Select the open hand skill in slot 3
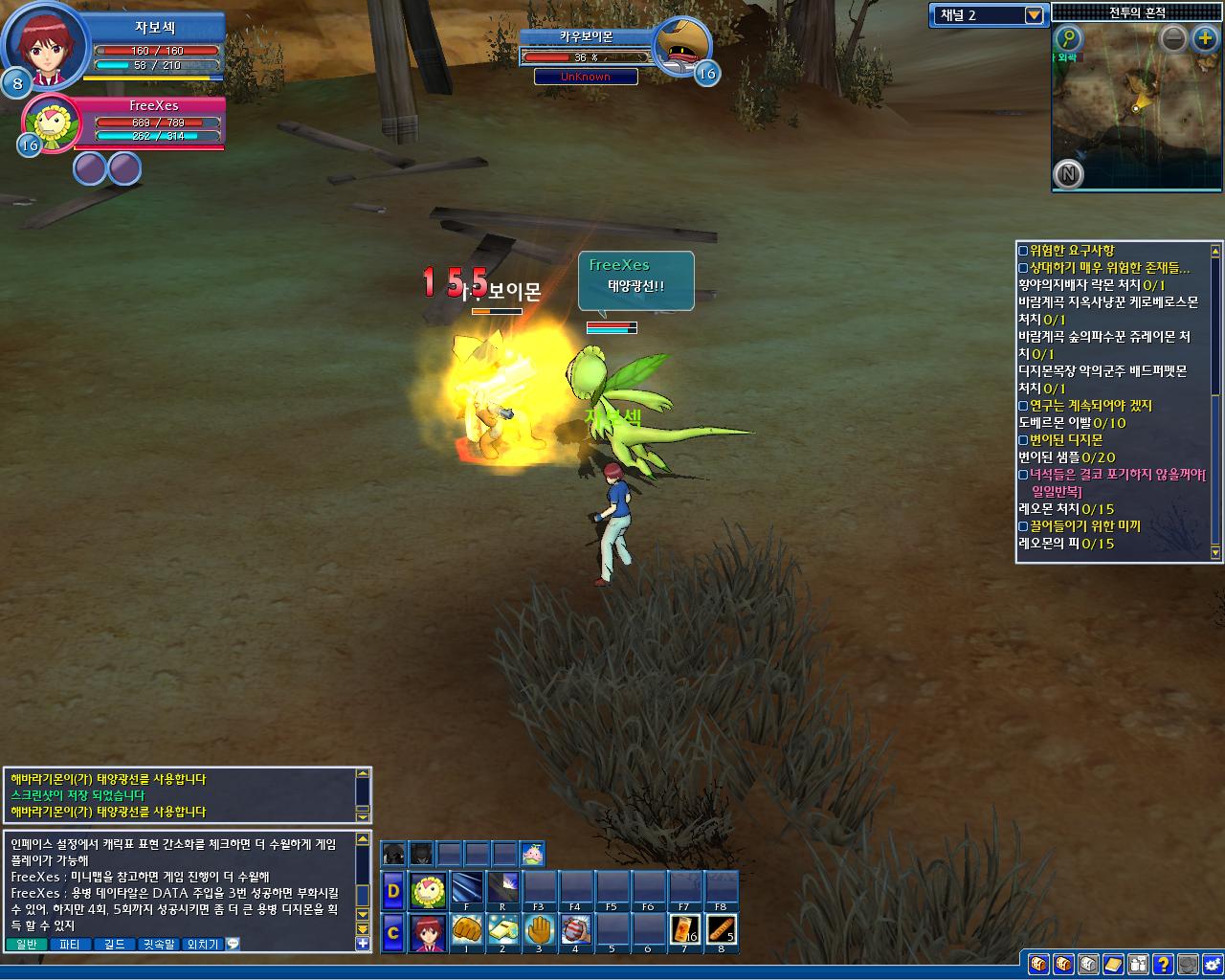 click(539, 930)
